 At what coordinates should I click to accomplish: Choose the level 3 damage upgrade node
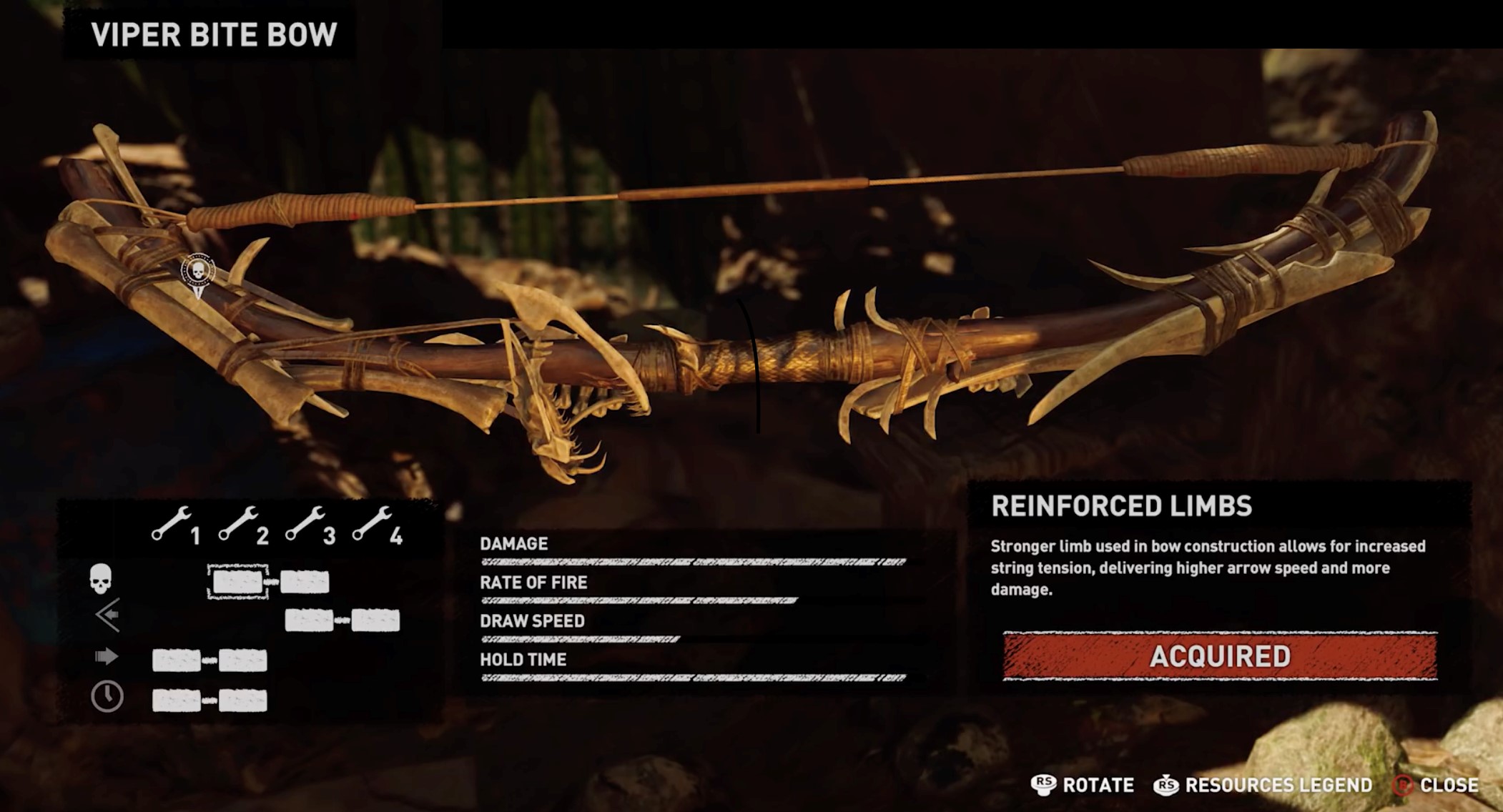(x=305, y=582)
